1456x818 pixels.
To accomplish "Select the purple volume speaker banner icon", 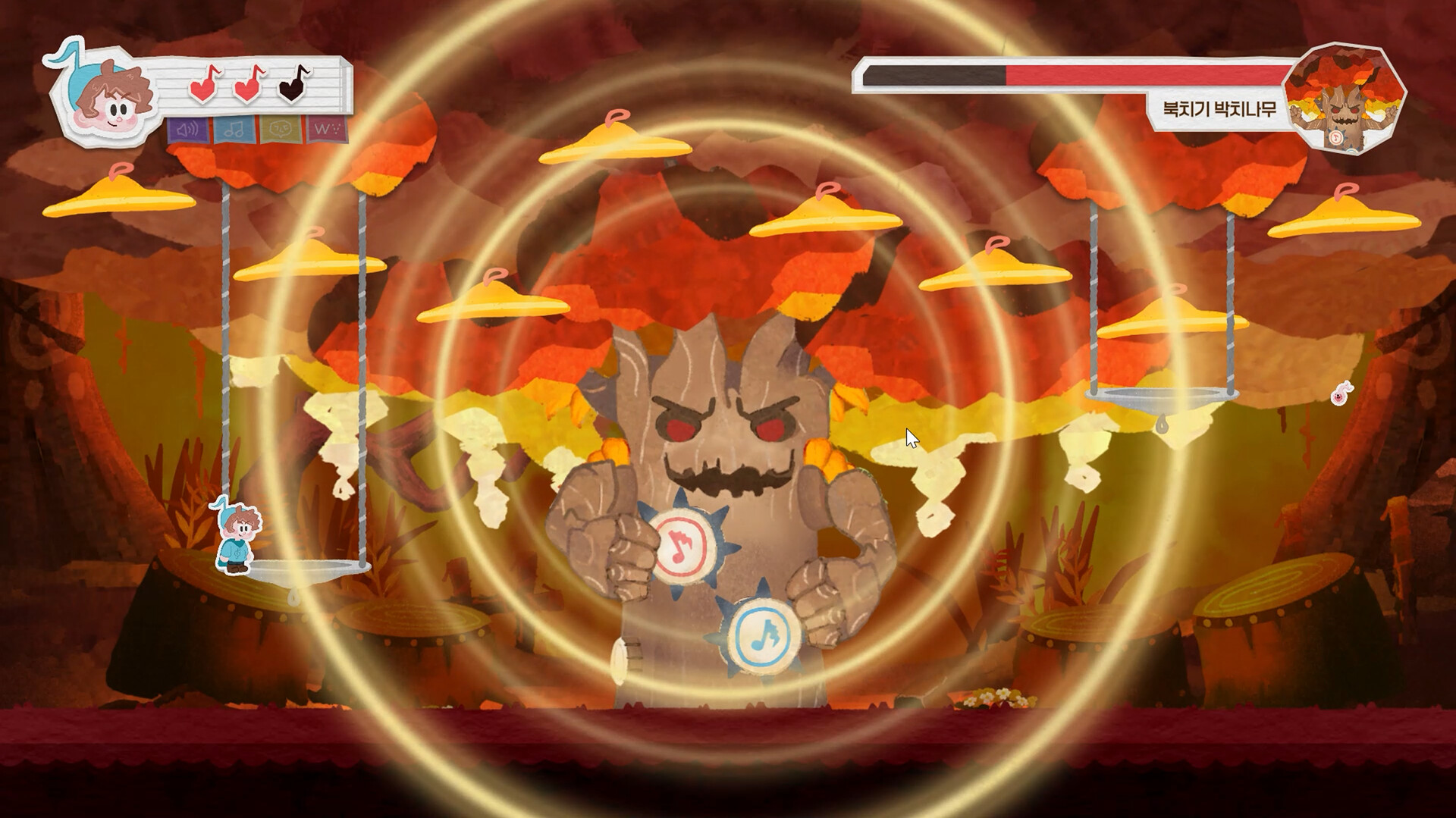I will click(187, 129).
